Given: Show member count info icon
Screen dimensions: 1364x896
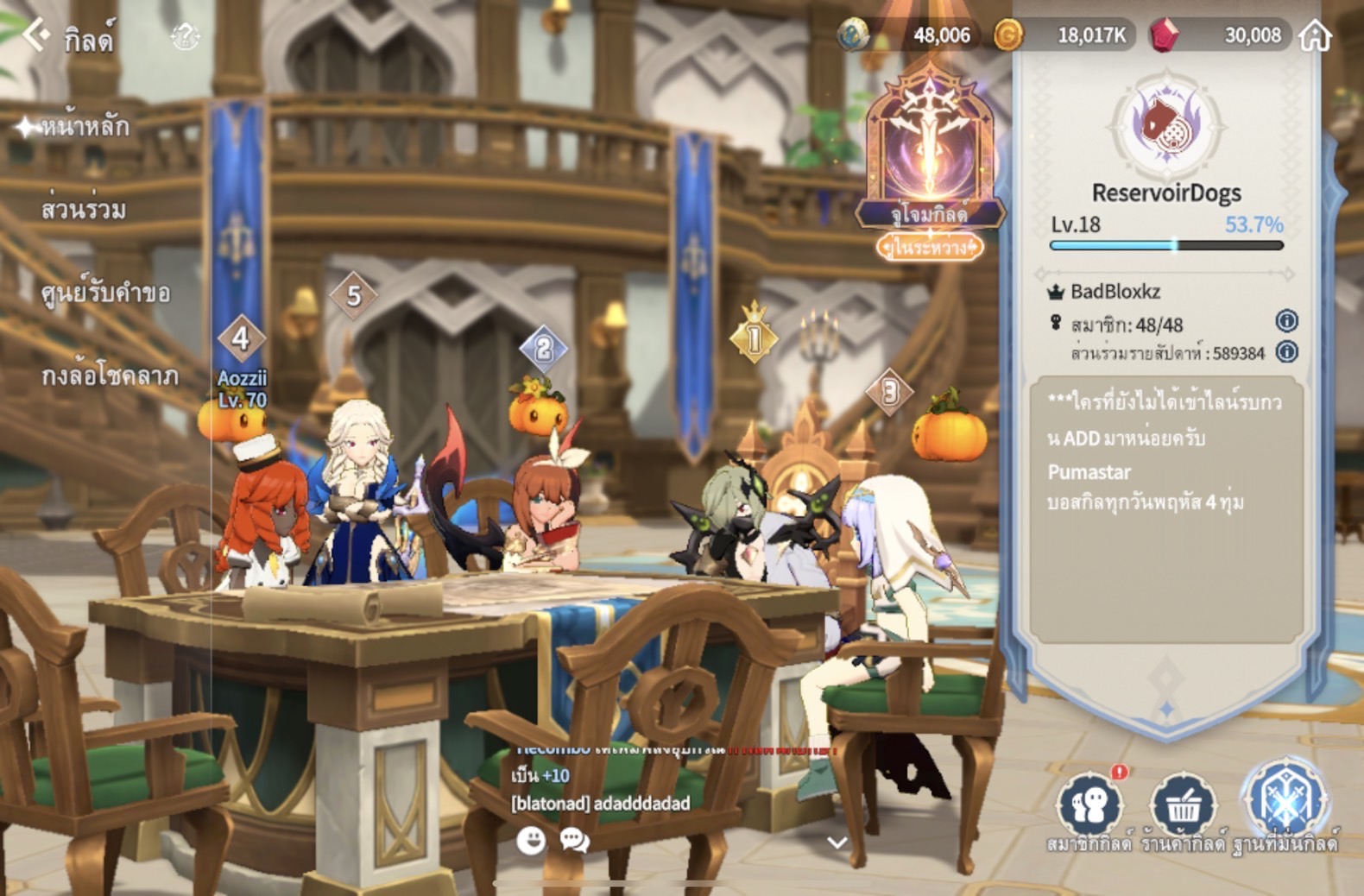Looking at the screenshot, I should pos(1286,321).
